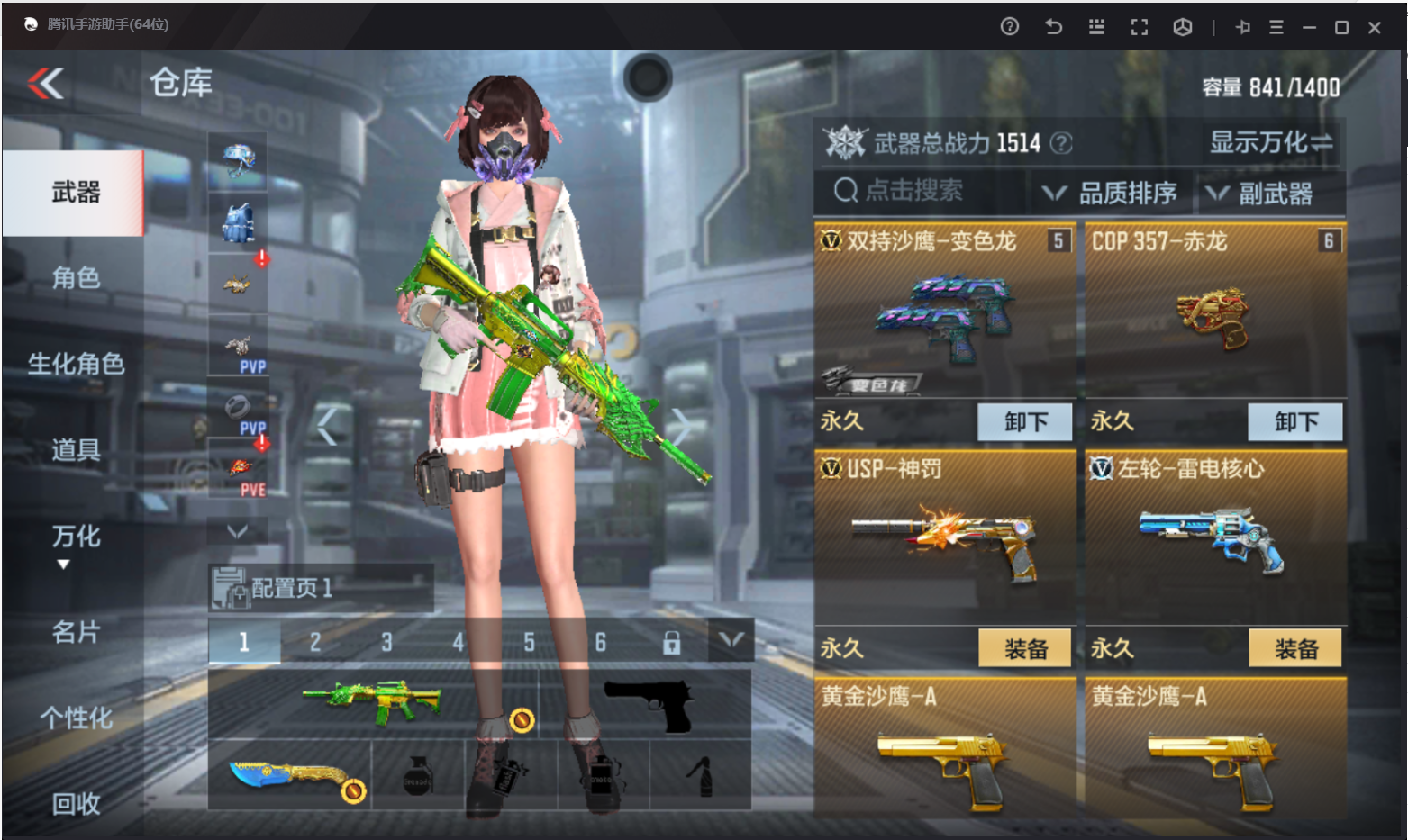Equip the 左轮-雷电核心 revolver
This screenshot has width=1408, height=840.
pos(1295,648)
